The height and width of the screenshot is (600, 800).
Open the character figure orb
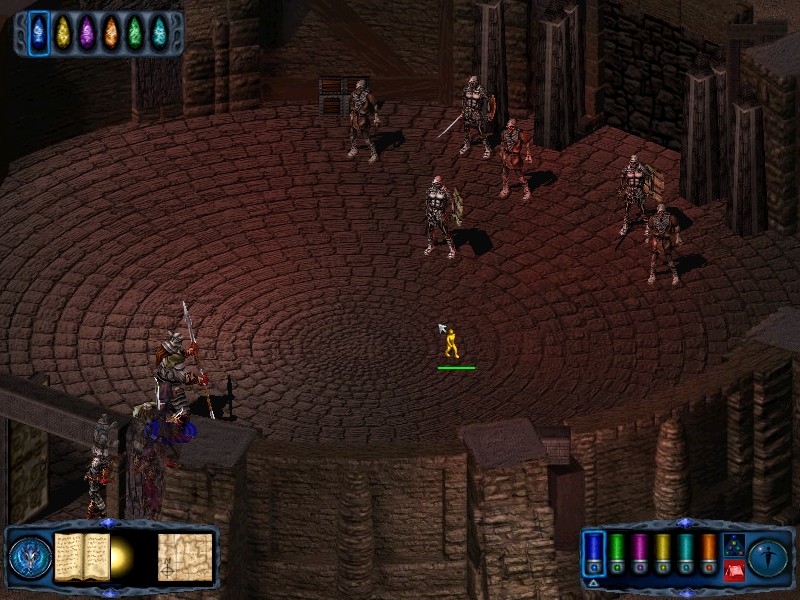[768, 556]
